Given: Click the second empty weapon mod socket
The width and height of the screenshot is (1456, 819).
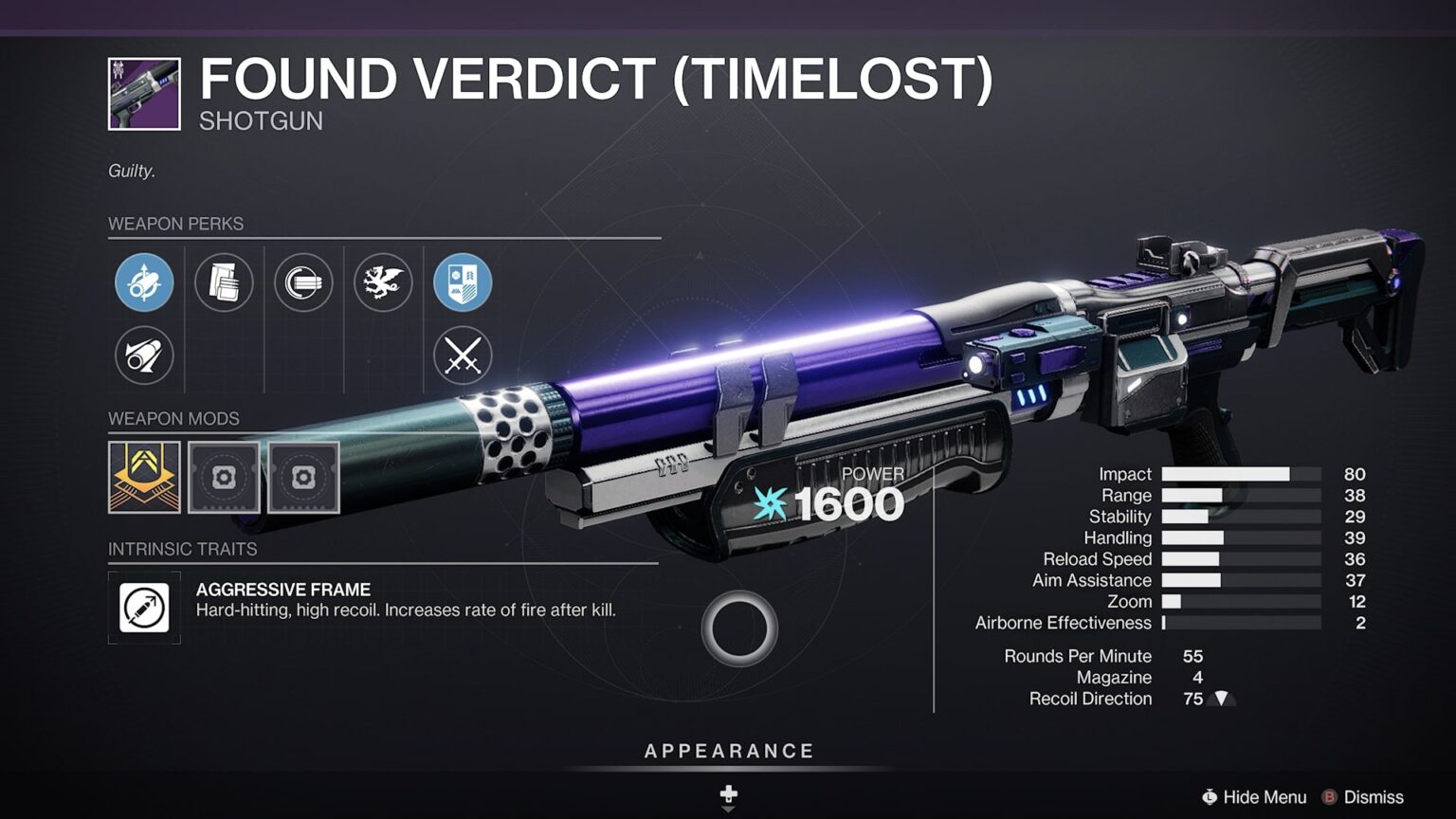Looking at the screenshot, I should click(x=303, y=479).
